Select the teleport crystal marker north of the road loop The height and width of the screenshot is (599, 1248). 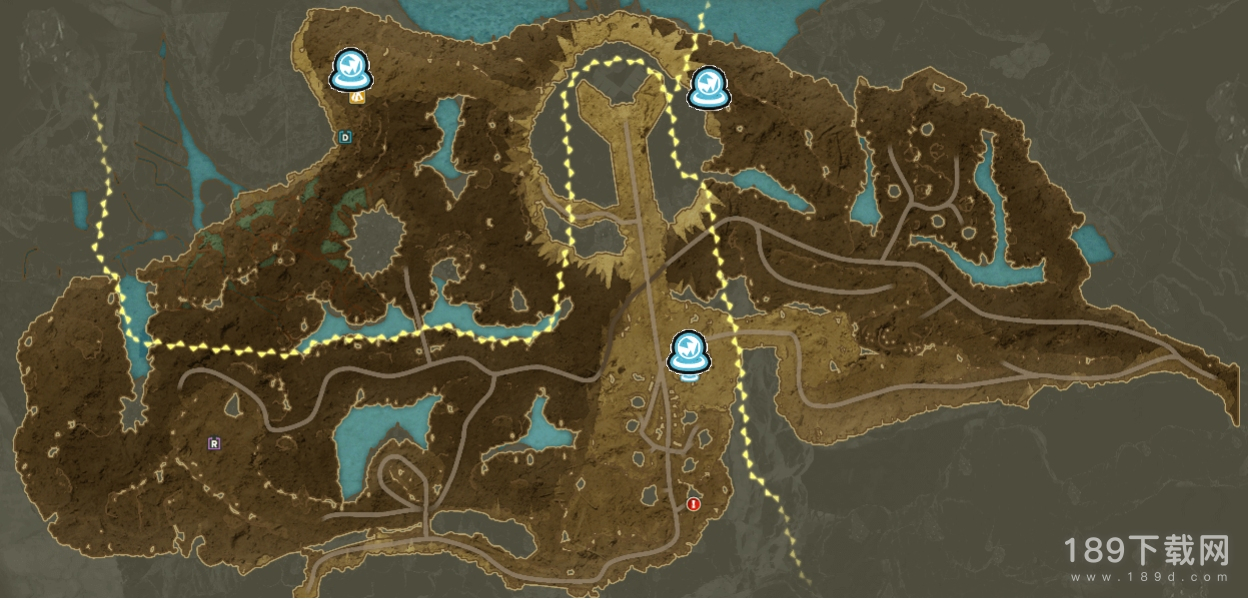[x=711, y=88]
